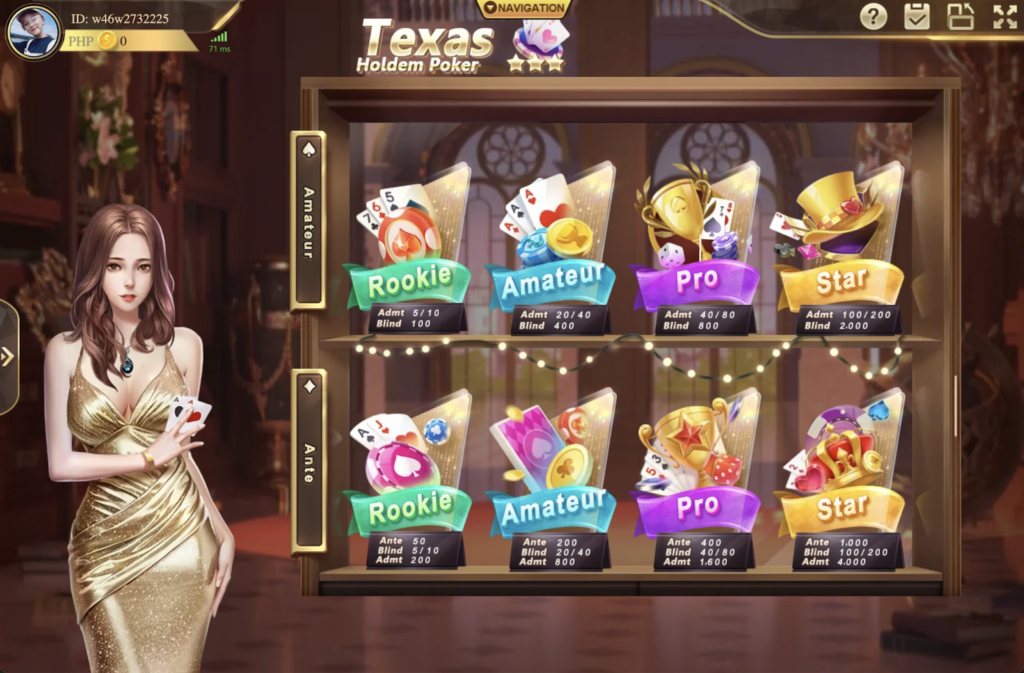Expand the left side panel arrow
1024x673 pixels.
pos(8,357)
